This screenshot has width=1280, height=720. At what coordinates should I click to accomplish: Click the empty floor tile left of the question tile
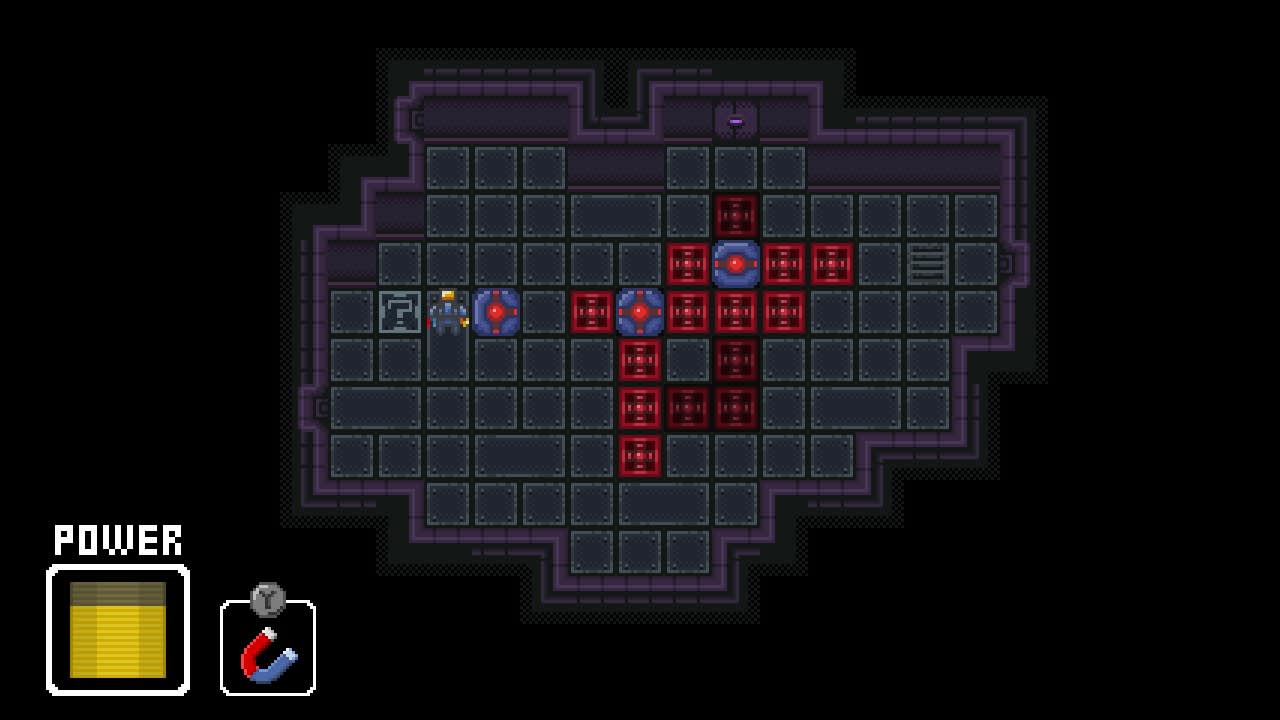(350, 311)
